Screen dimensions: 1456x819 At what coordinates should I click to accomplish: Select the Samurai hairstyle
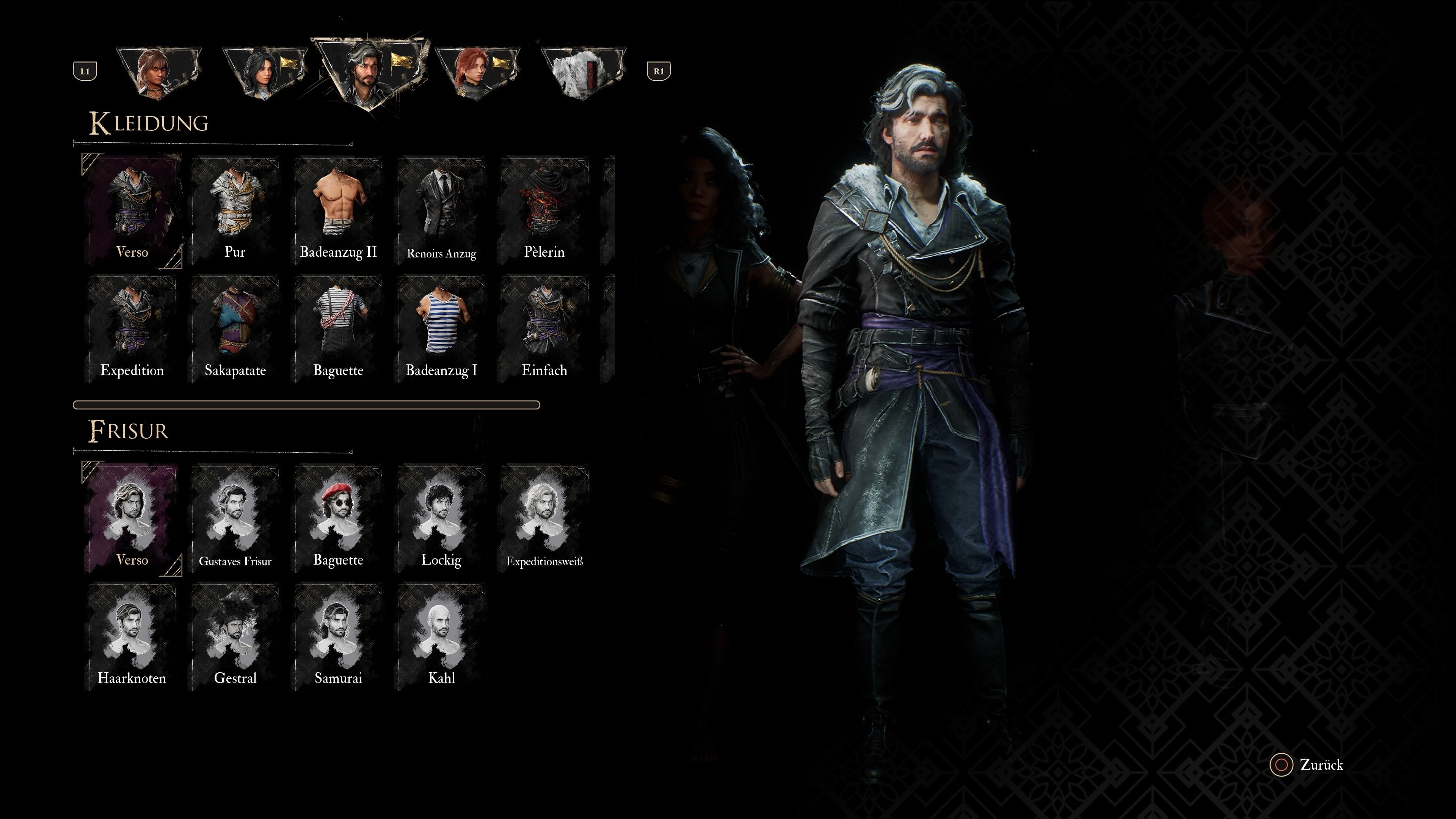click(338, 637)
